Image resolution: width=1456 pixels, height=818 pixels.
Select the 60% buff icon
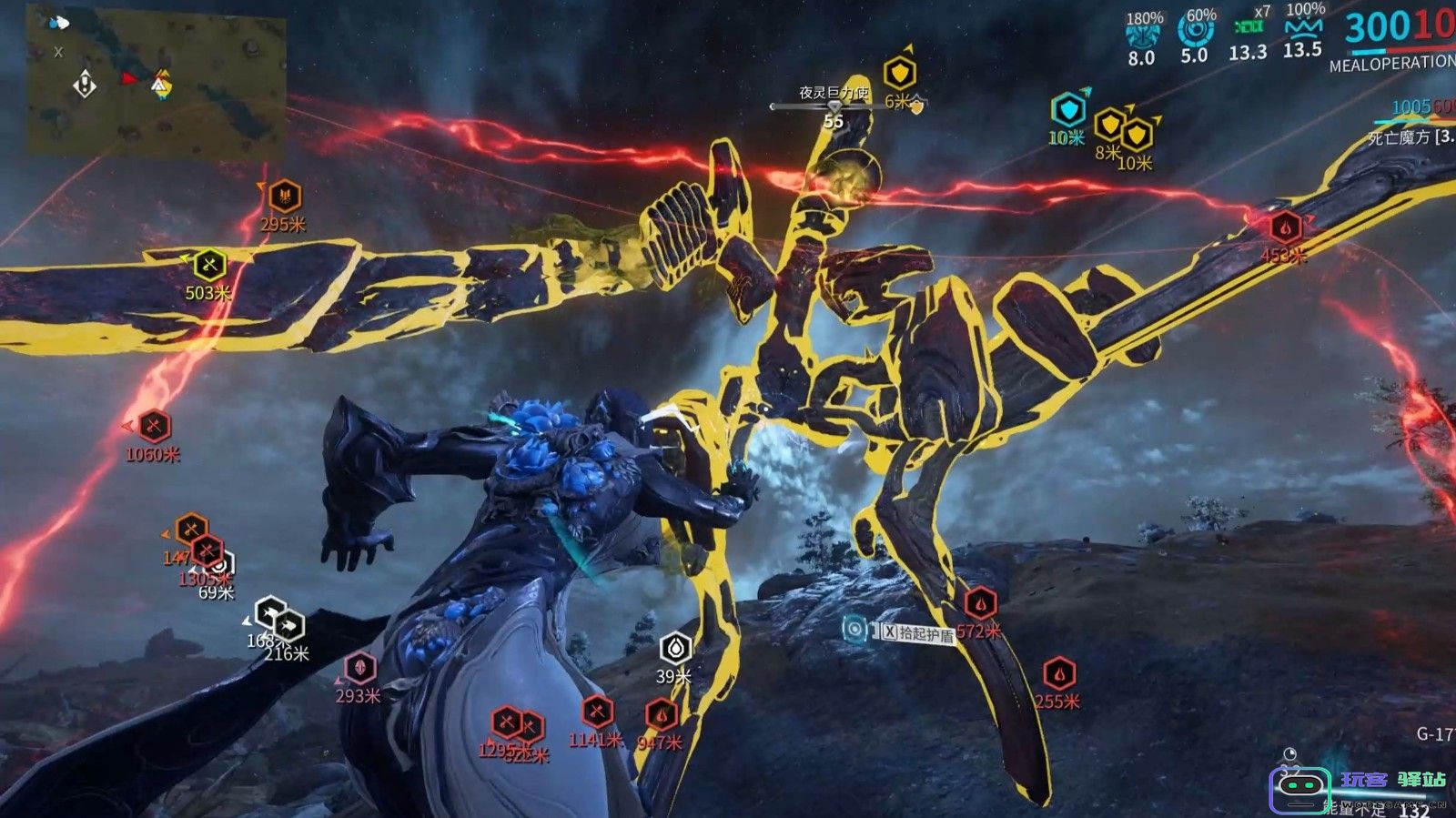tap(1196, 30)
